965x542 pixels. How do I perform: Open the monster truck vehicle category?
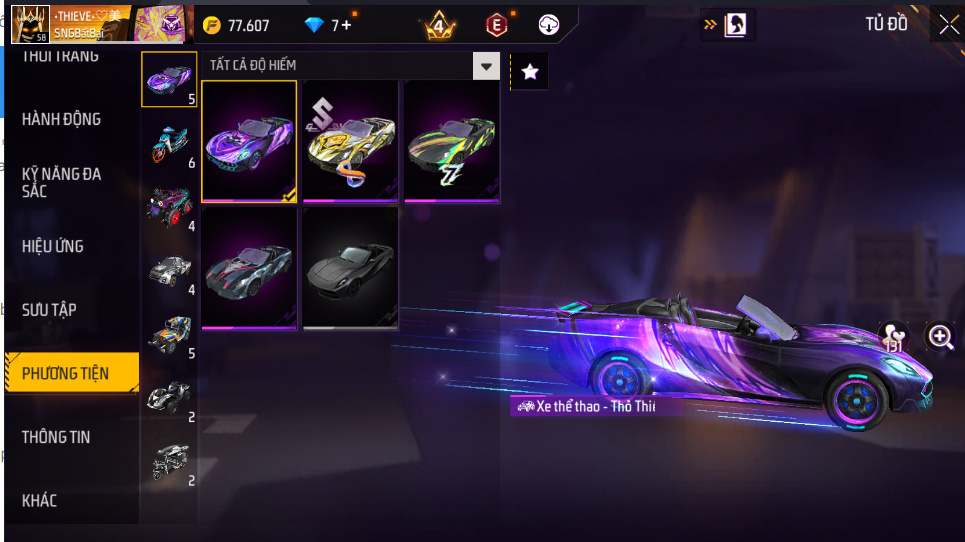(169, 207)
